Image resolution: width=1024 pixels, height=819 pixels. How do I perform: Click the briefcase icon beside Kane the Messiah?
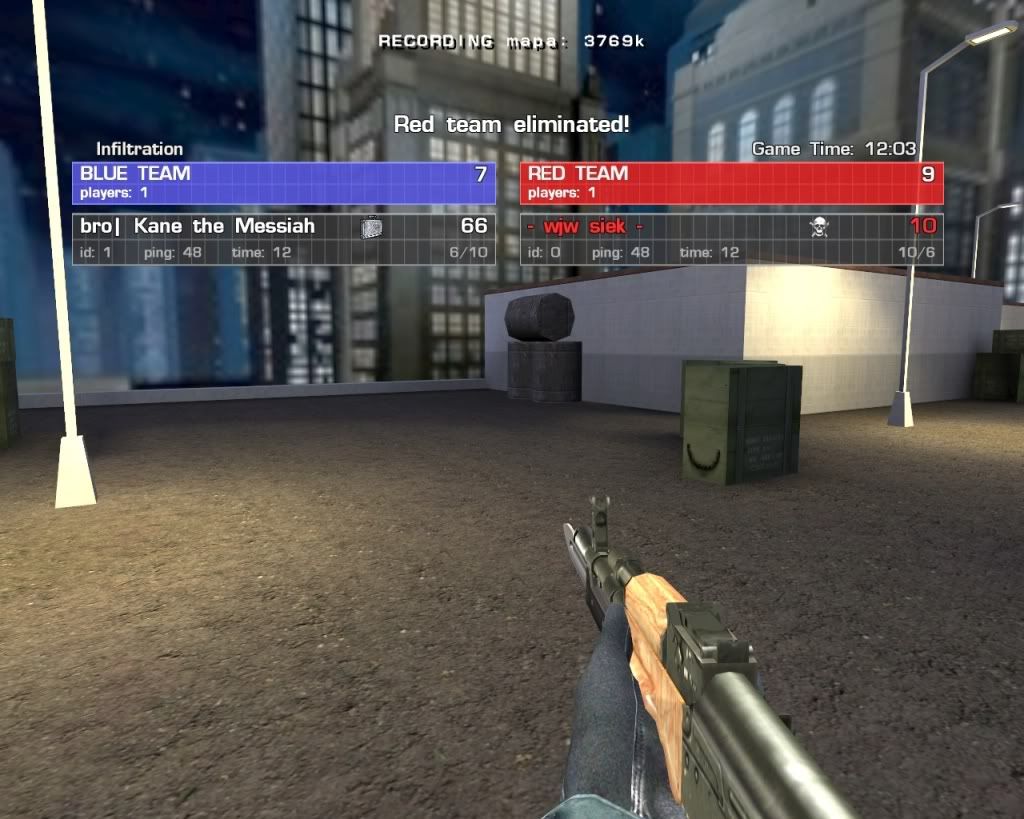coord(371,228)
